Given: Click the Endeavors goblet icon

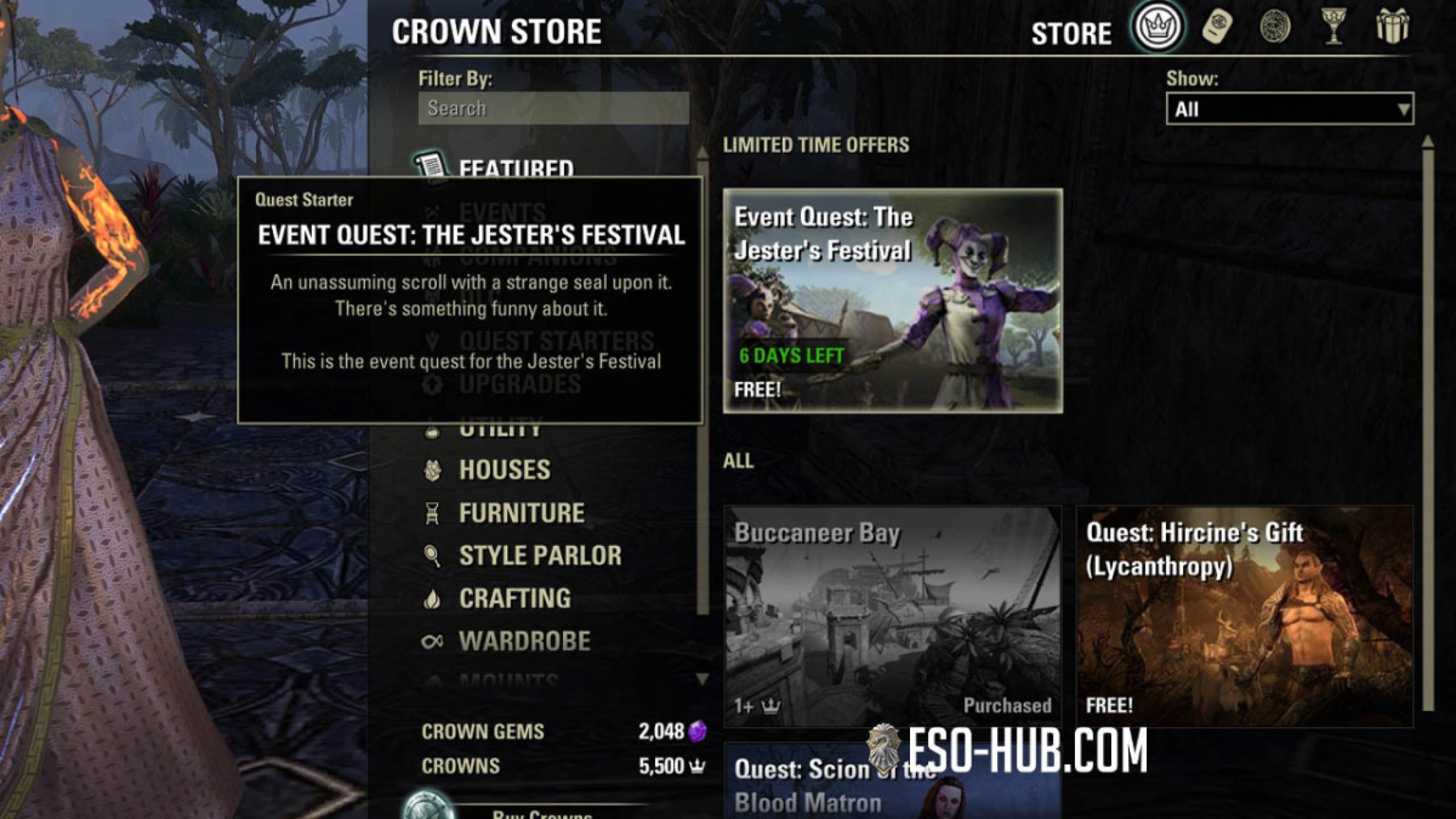Looking at the screenshot, I should [x=1334, y=27].
